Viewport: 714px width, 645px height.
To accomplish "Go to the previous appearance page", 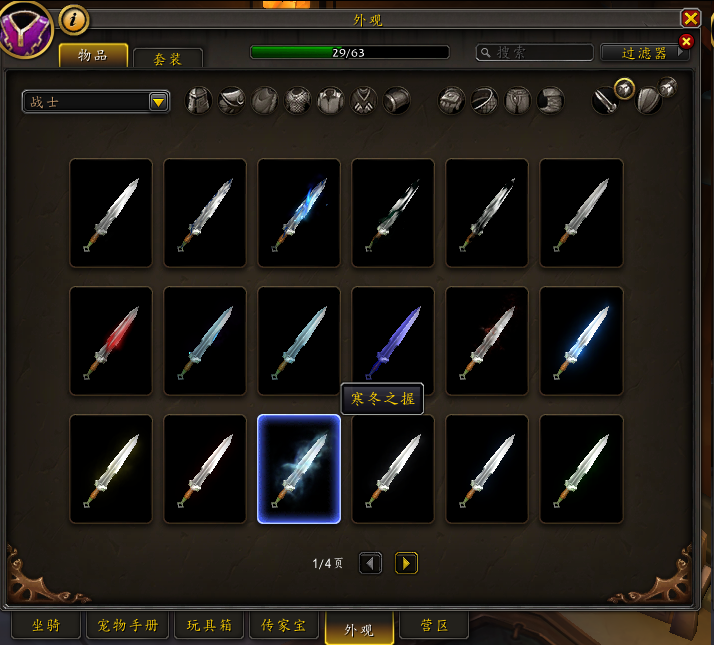I will 370,564.
